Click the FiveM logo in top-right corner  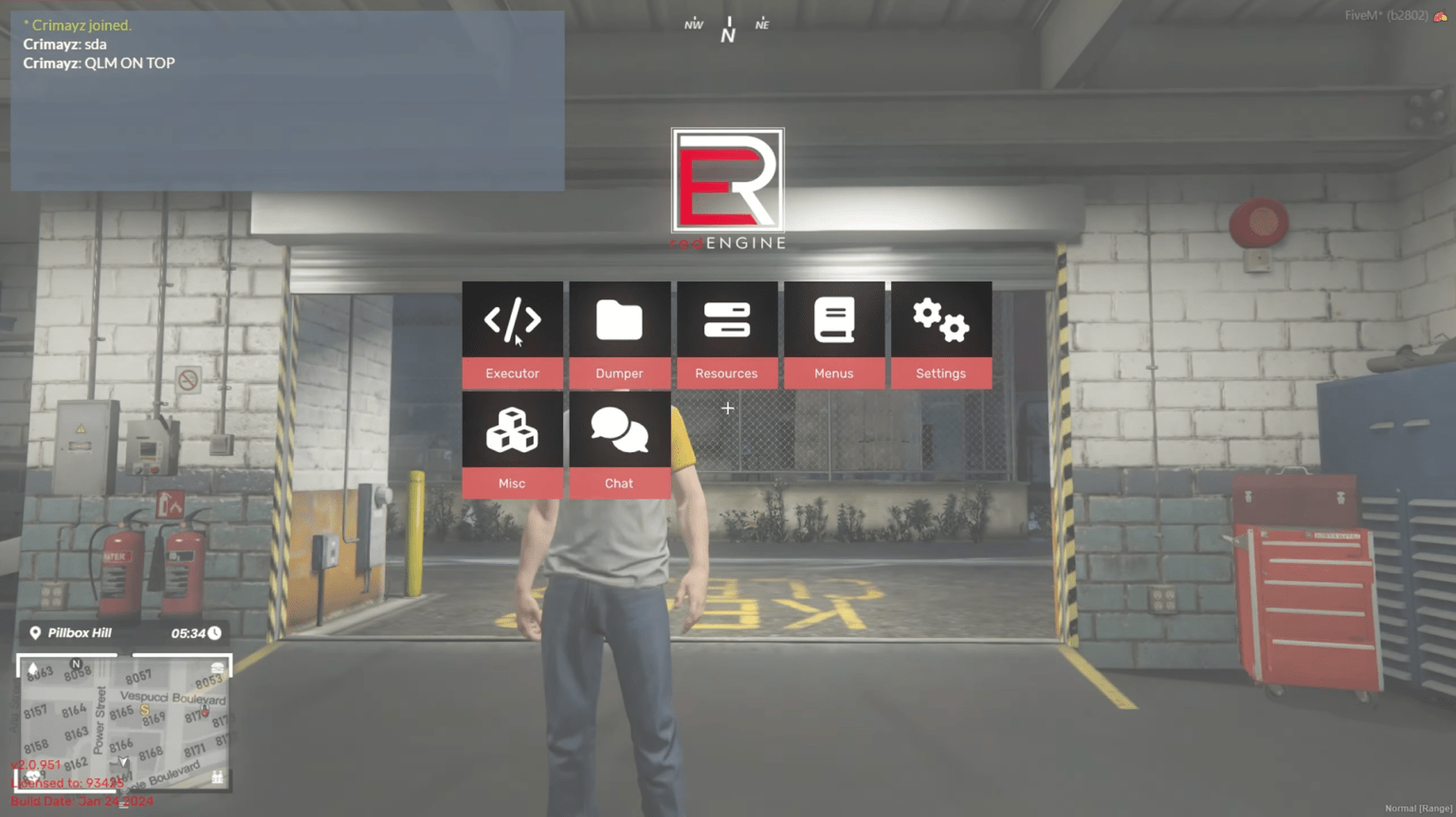point(1445,15)
